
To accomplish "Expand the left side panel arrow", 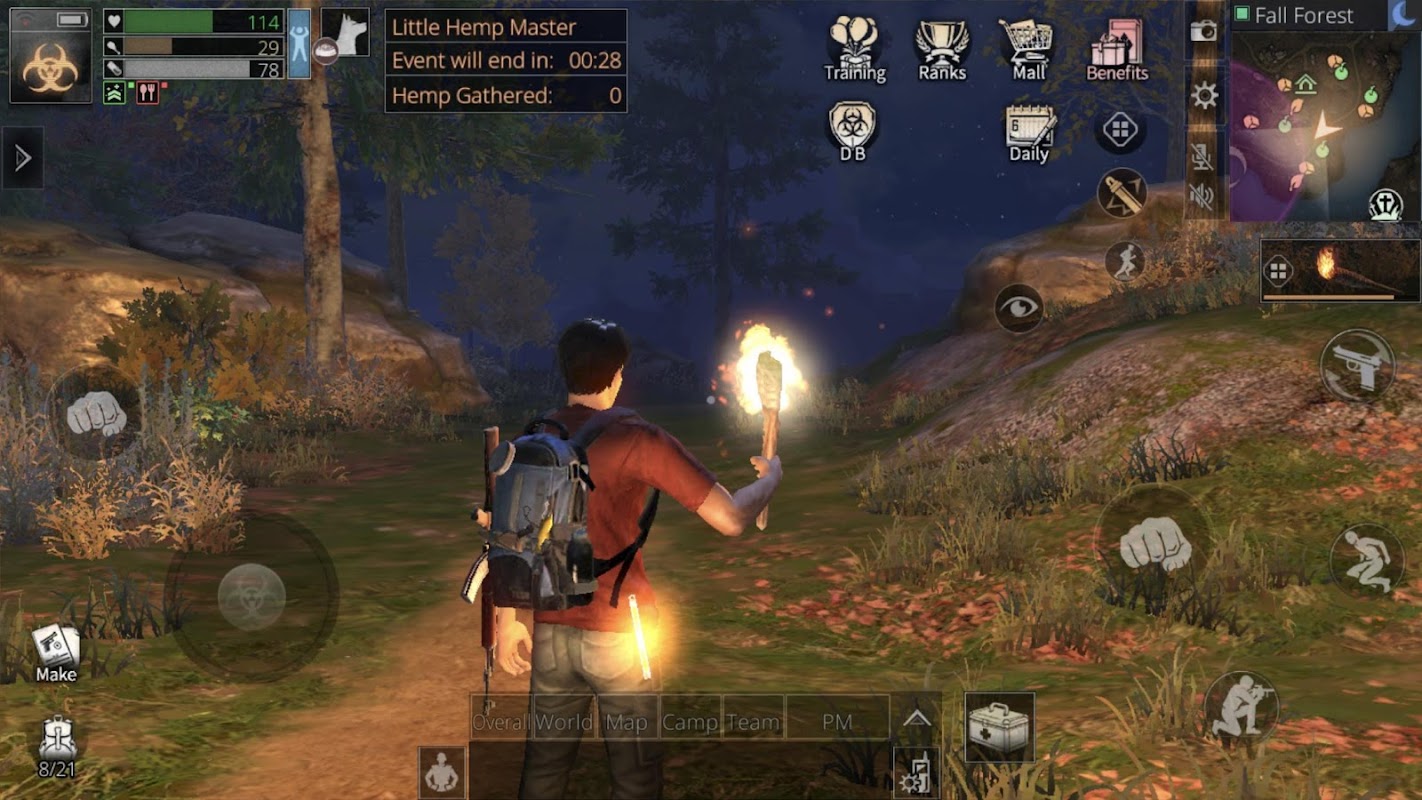I will click(x=22, y=158).
